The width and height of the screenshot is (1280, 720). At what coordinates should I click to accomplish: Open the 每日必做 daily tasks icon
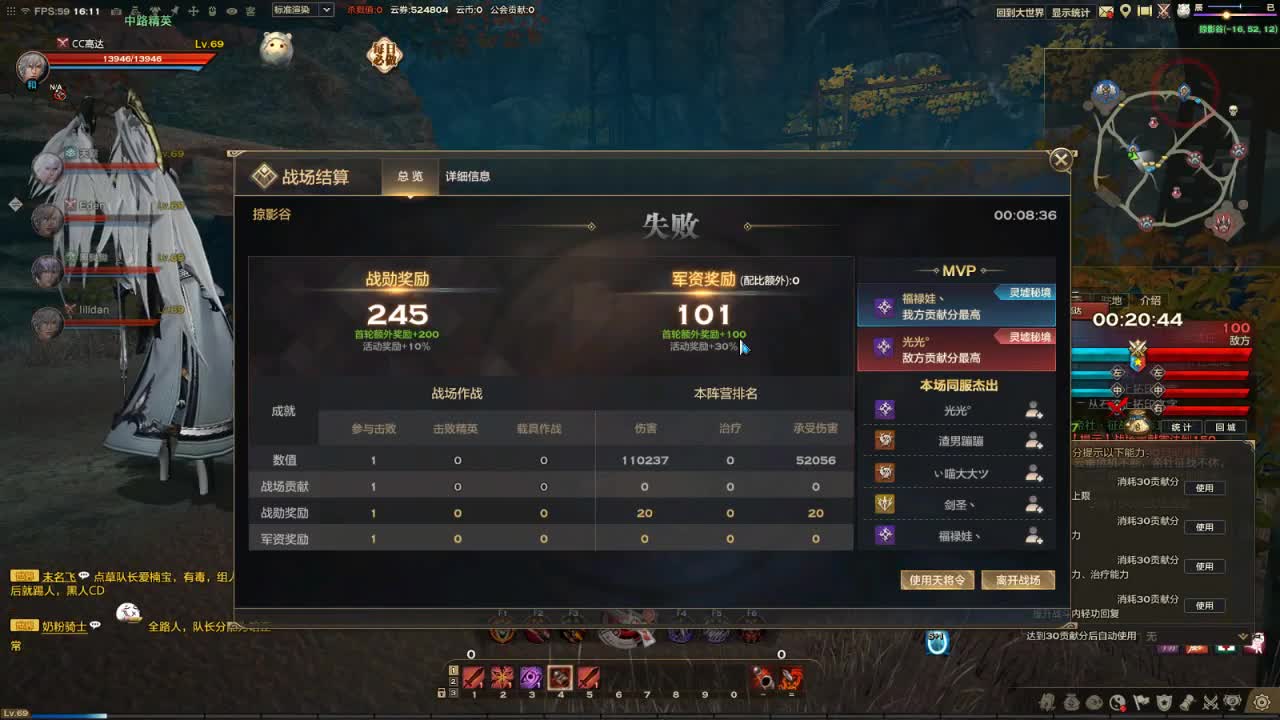(383, 52)
